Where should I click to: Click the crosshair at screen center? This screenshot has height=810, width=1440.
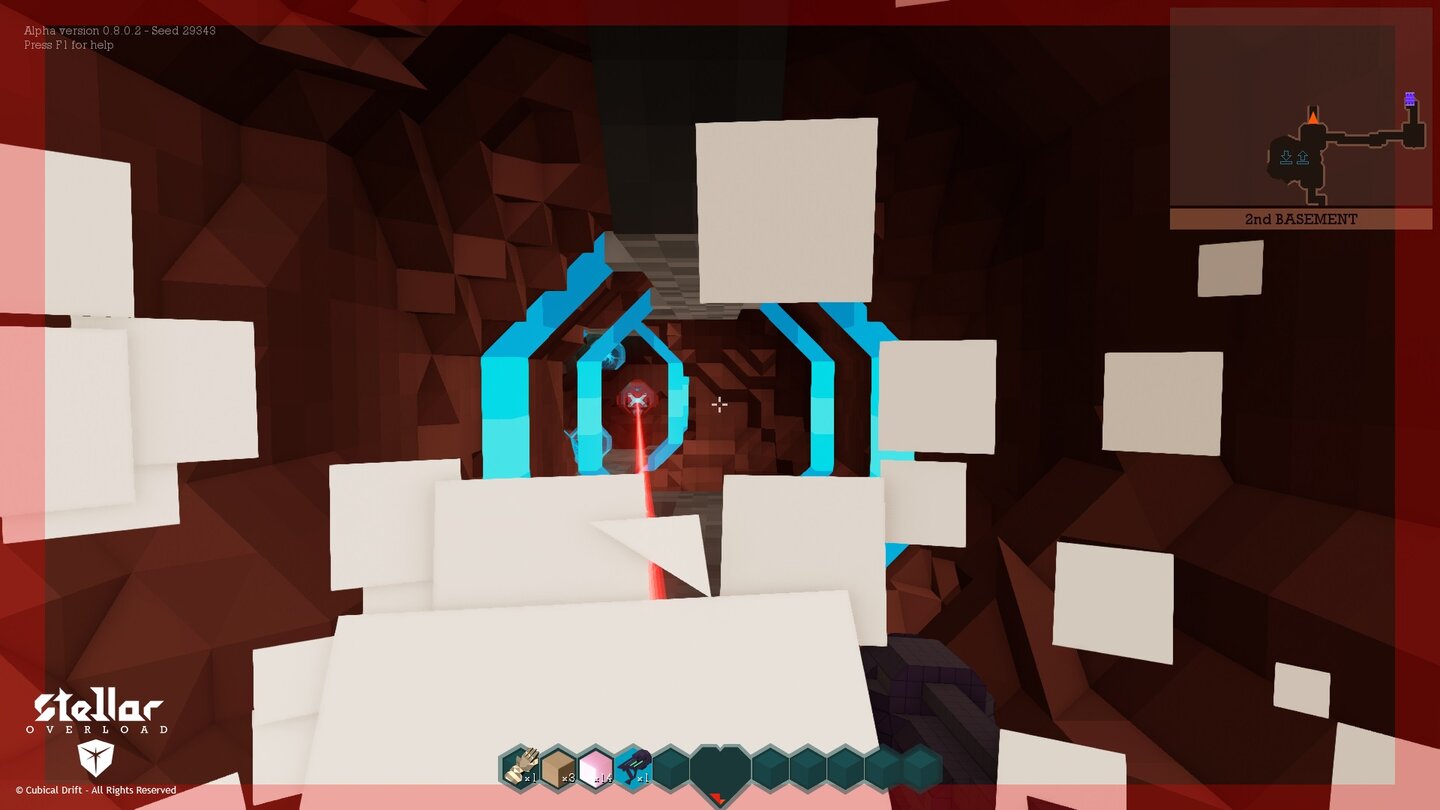click(719, 403)
